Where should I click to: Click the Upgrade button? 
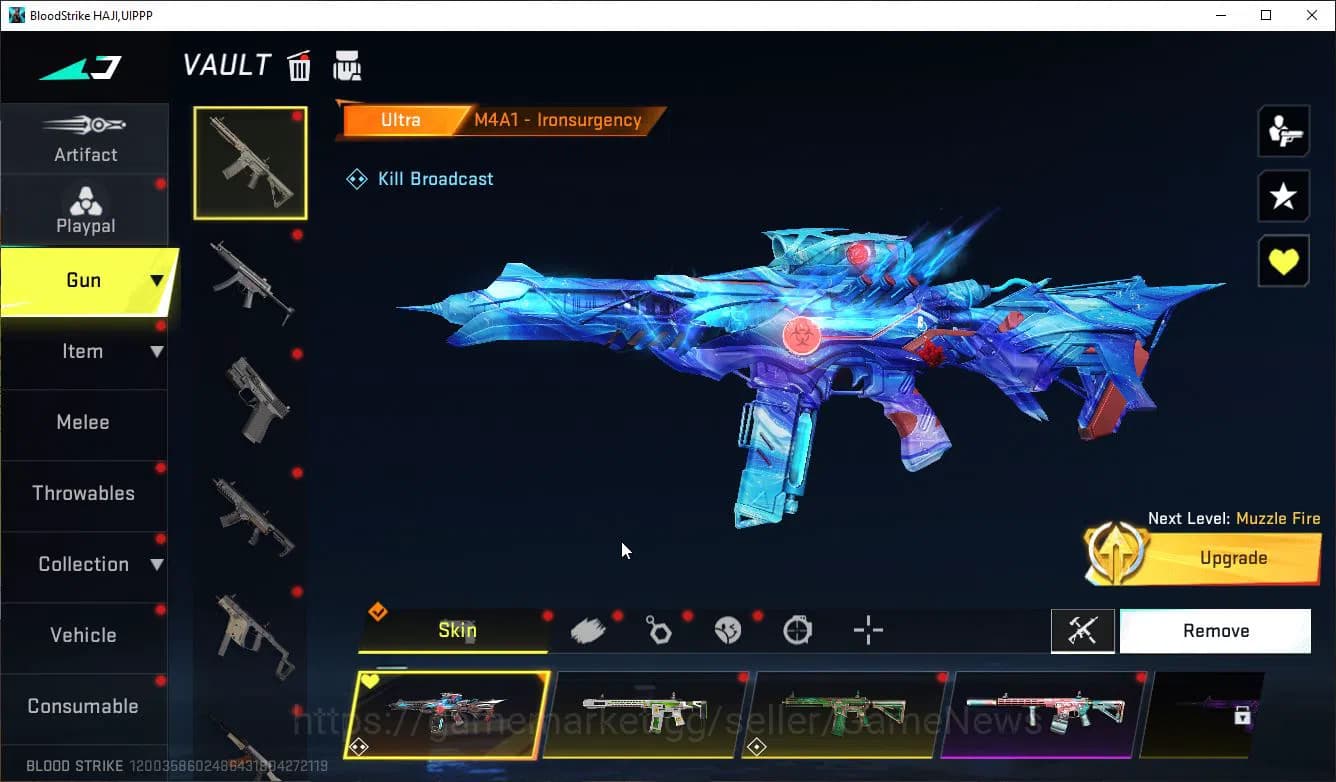tap(1233, 558)
